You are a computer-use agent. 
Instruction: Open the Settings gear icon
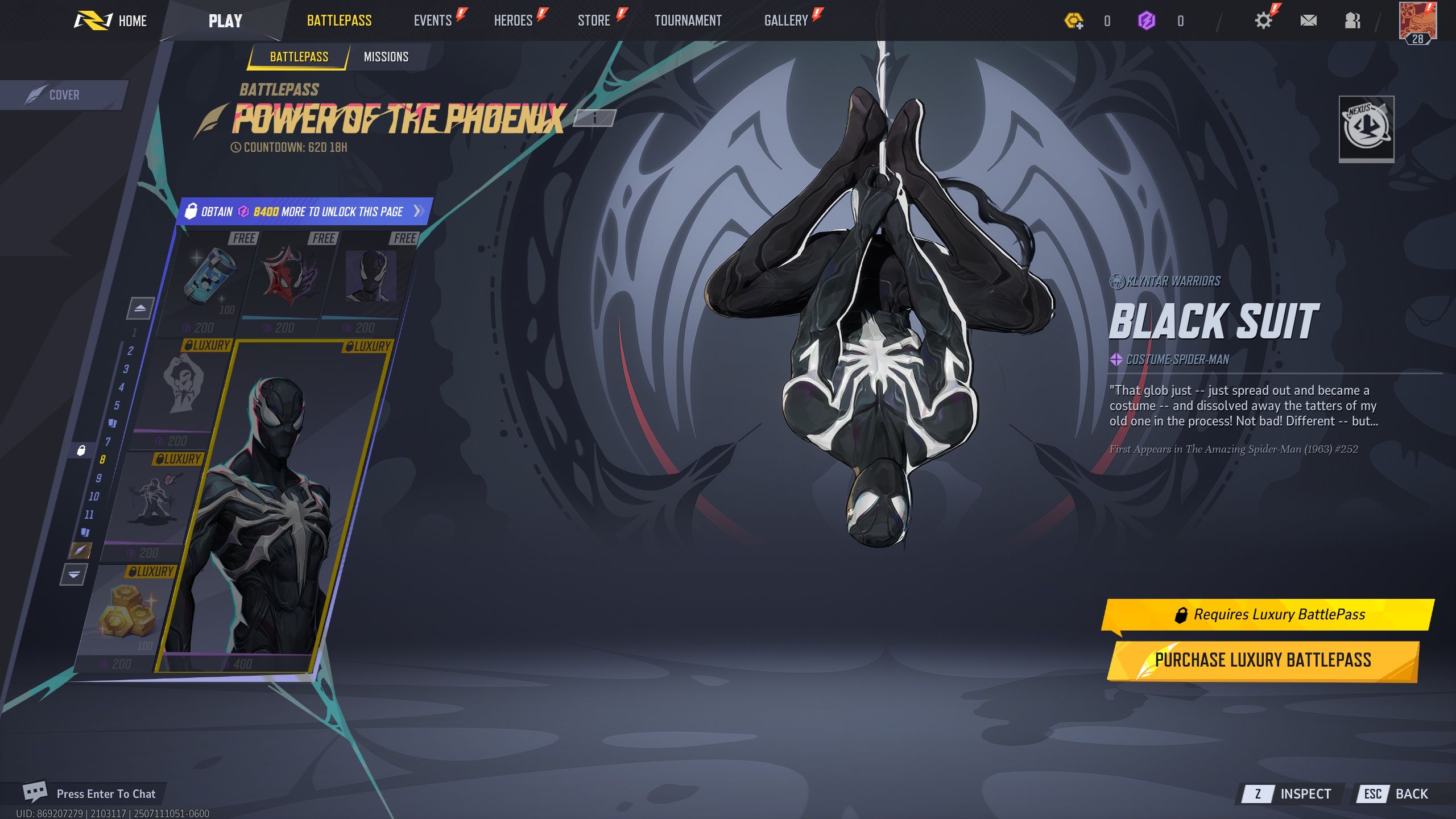(x=1263, y=20)
